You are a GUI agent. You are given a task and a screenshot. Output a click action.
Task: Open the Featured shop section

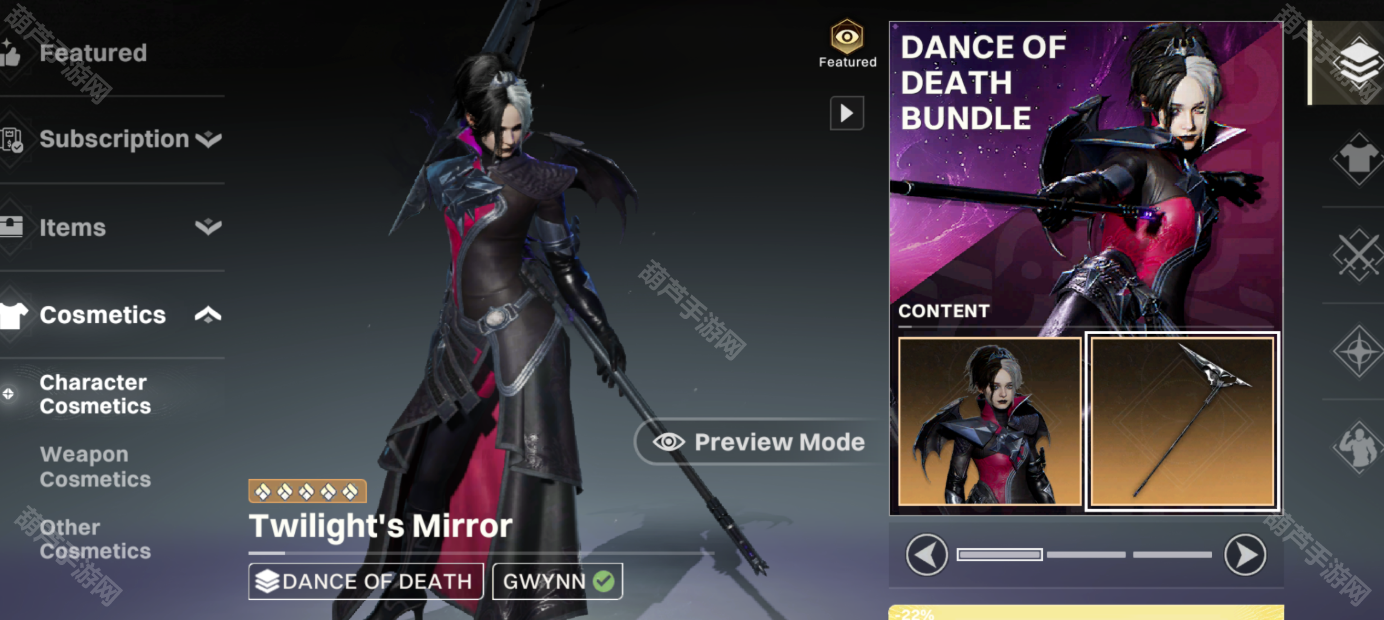tap(92, 53)
